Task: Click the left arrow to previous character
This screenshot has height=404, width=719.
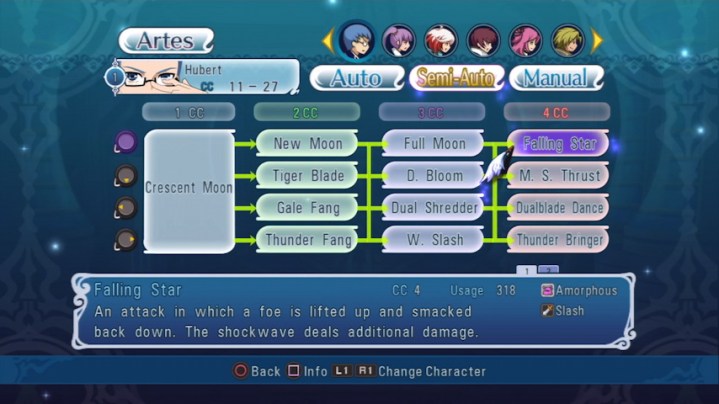Action: tap(326, 40)
